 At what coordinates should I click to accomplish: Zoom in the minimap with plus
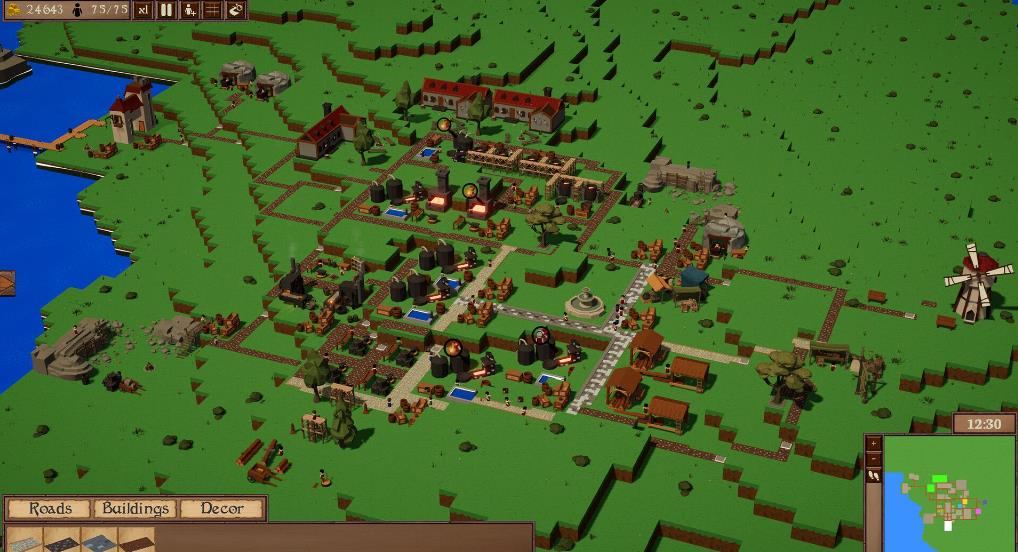click(874, 443)
